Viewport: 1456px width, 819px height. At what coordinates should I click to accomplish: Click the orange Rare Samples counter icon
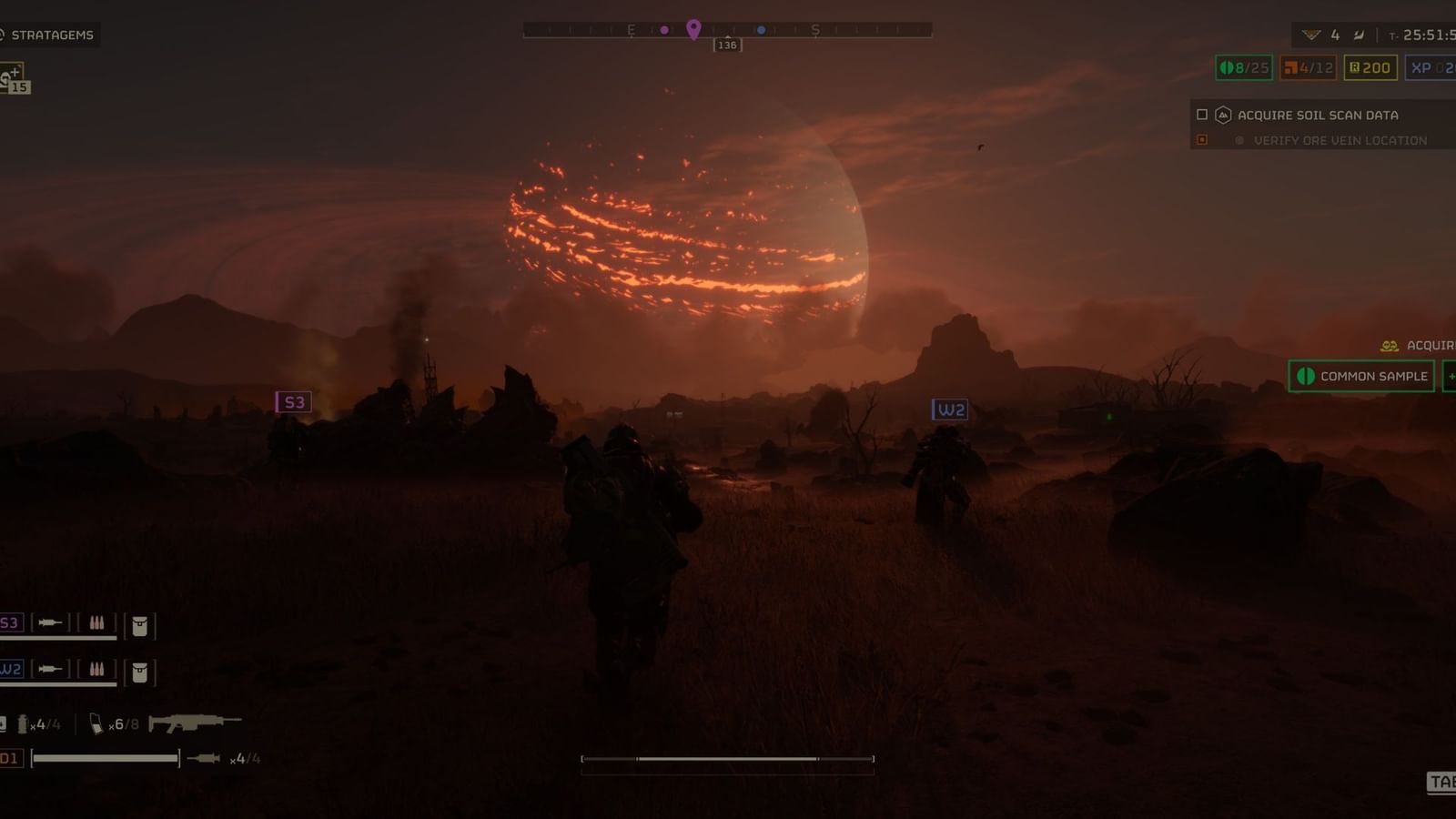(1289, 67)
